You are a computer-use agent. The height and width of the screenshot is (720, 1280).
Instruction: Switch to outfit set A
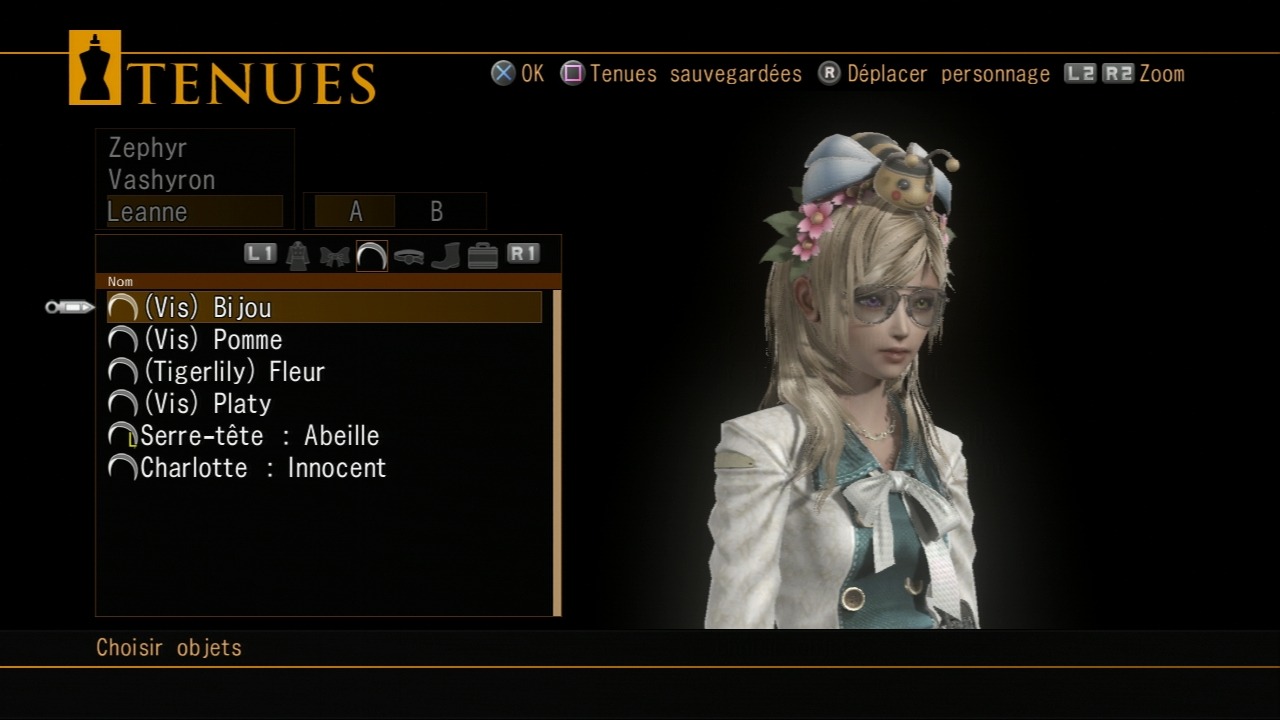[x=355, y=212]
